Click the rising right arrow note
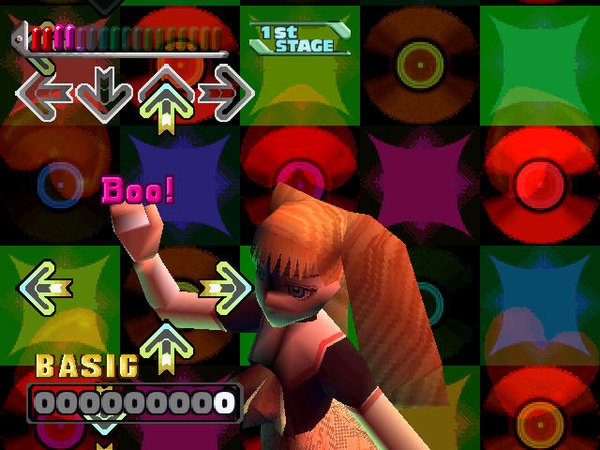Image resolution: width=600 pixels, height=450 pixels. click(x=224, y=288)
